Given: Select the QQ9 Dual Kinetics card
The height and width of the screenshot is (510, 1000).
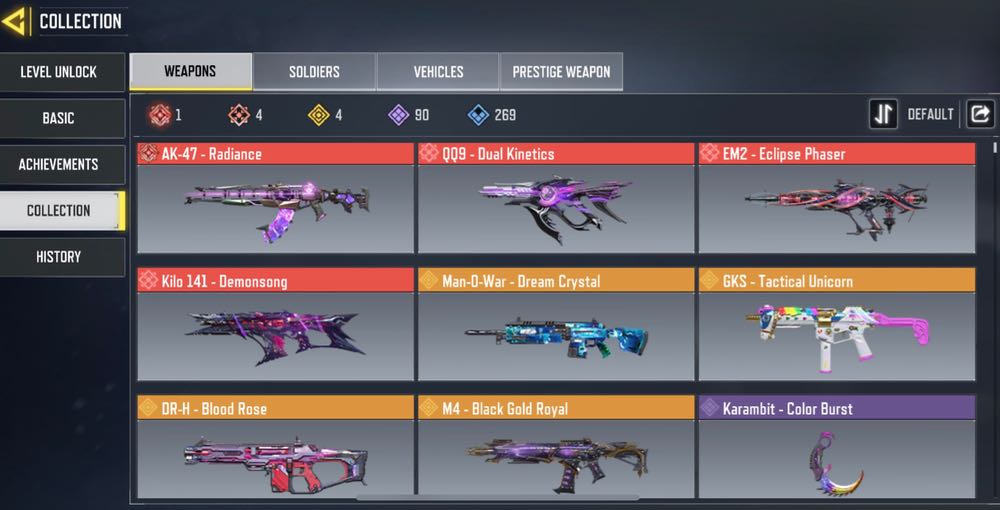Looking at the screenshot, I should (555, 197).
